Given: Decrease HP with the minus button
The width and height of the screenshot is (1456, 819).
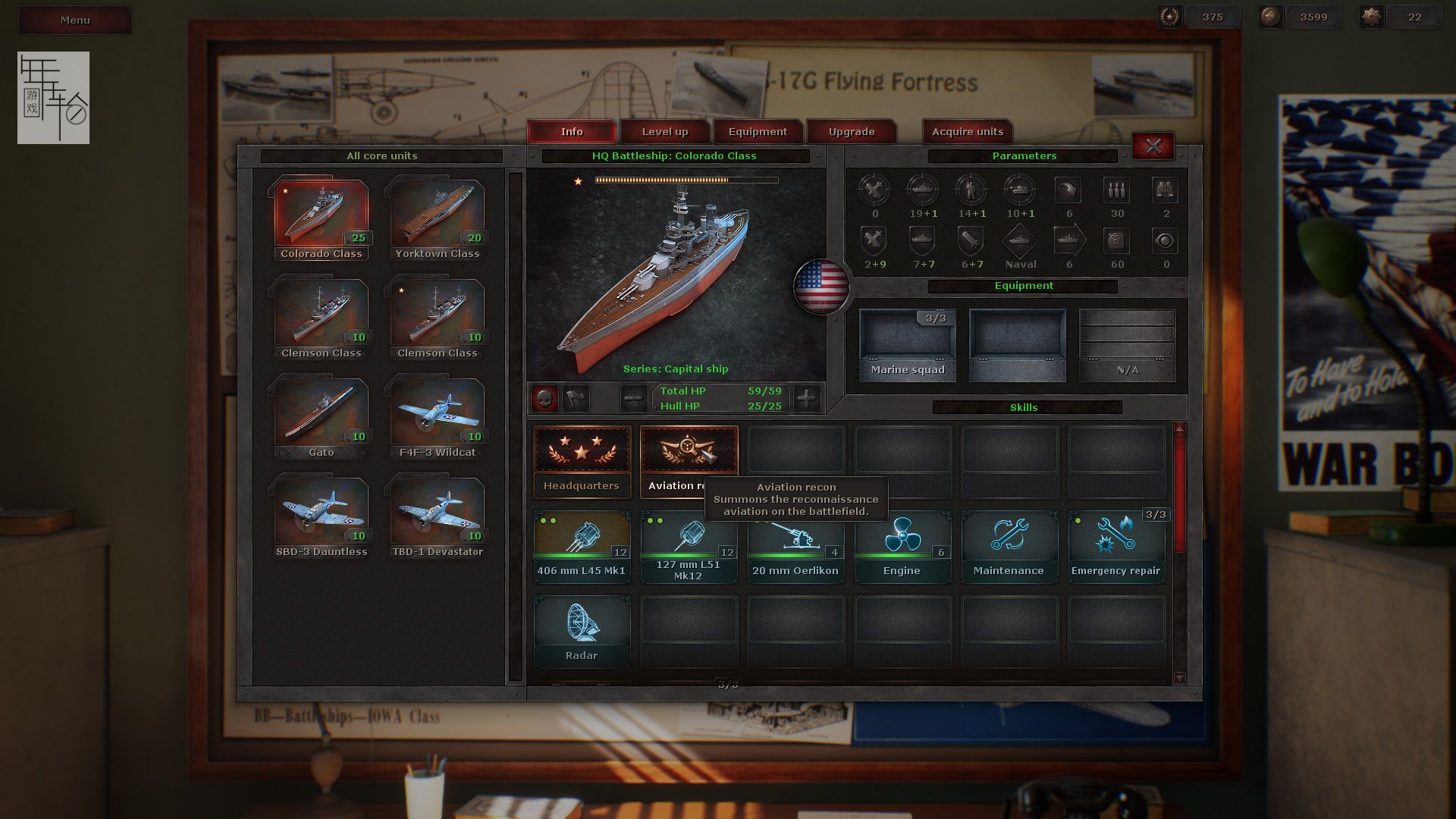Looking at the screenshot, I should coord(634,398).
